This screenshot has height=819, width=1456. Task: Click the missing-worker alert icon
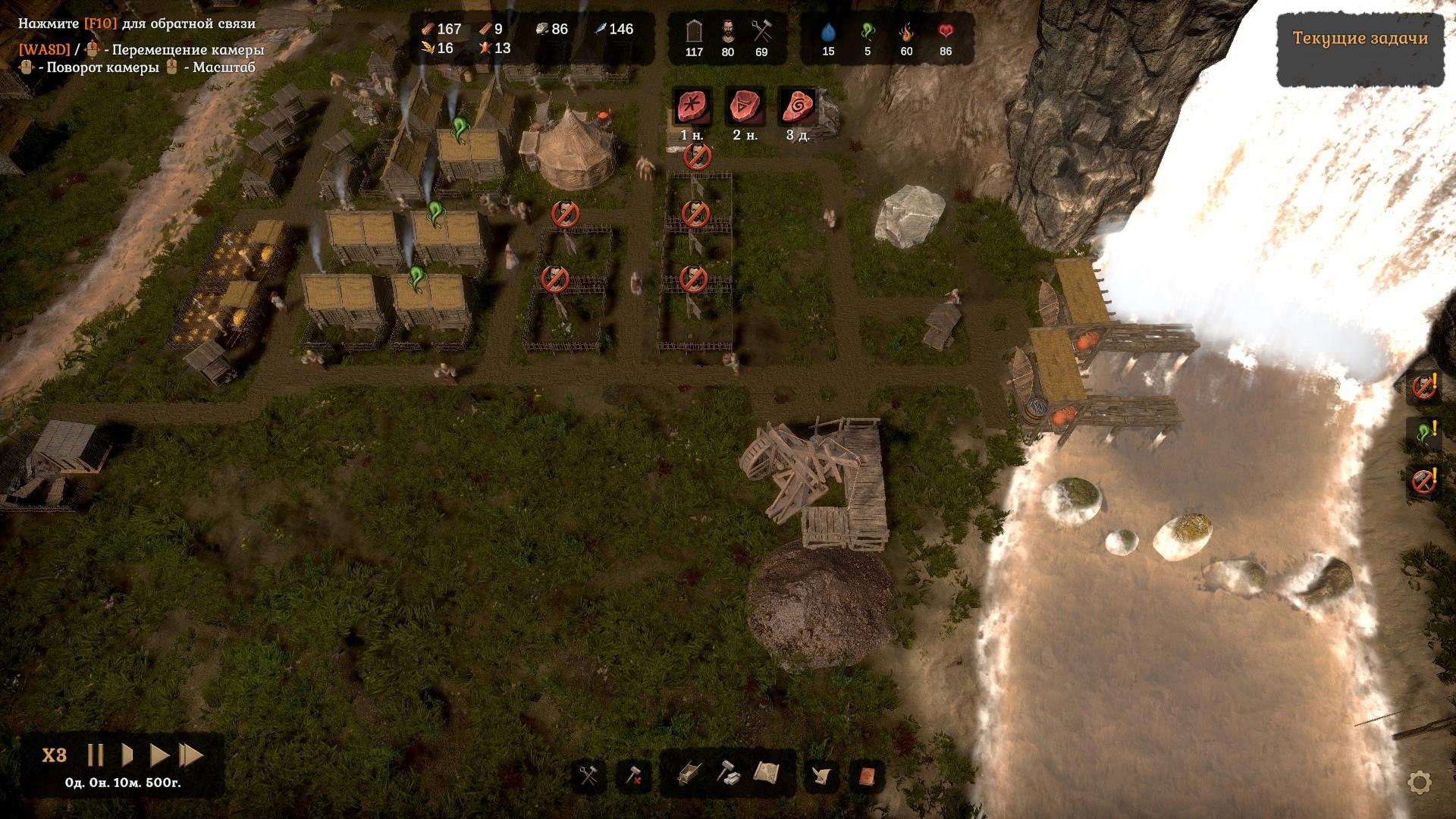pyautogui.click(x=1423, y=387)
